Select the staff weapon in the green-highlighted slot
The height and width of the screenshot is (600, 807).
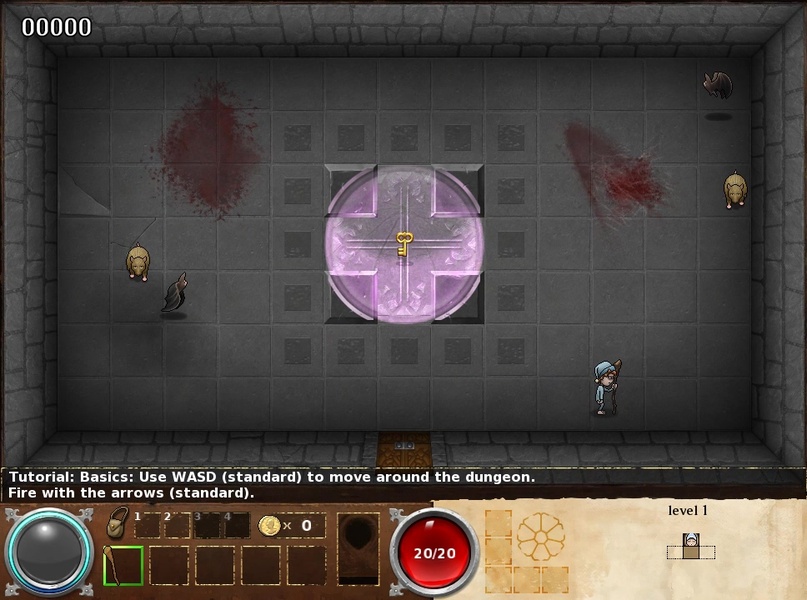(x=123, y=565)
